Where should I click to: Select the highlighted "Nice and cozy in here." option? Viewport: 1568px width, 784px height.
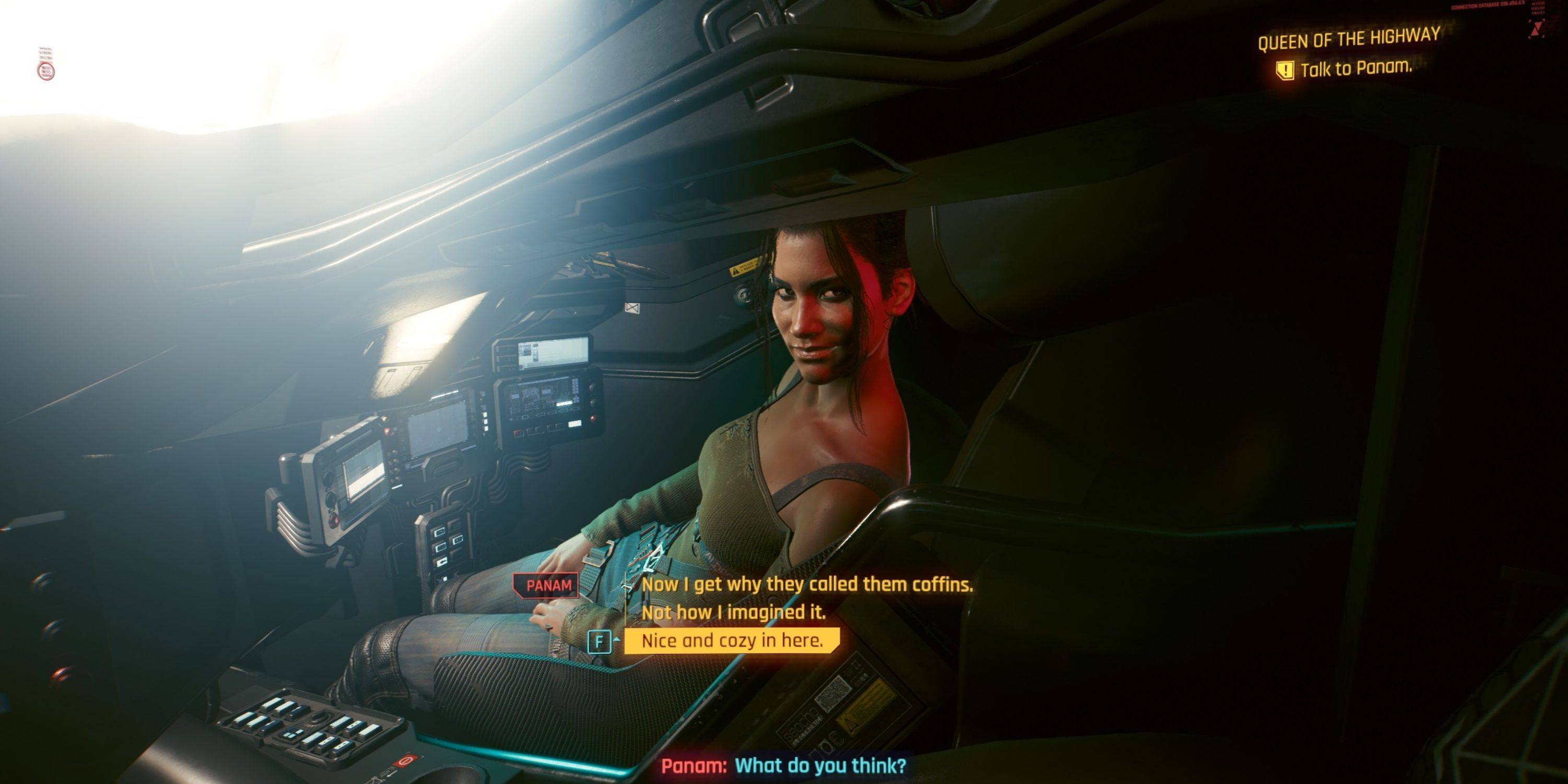point(728,640)
